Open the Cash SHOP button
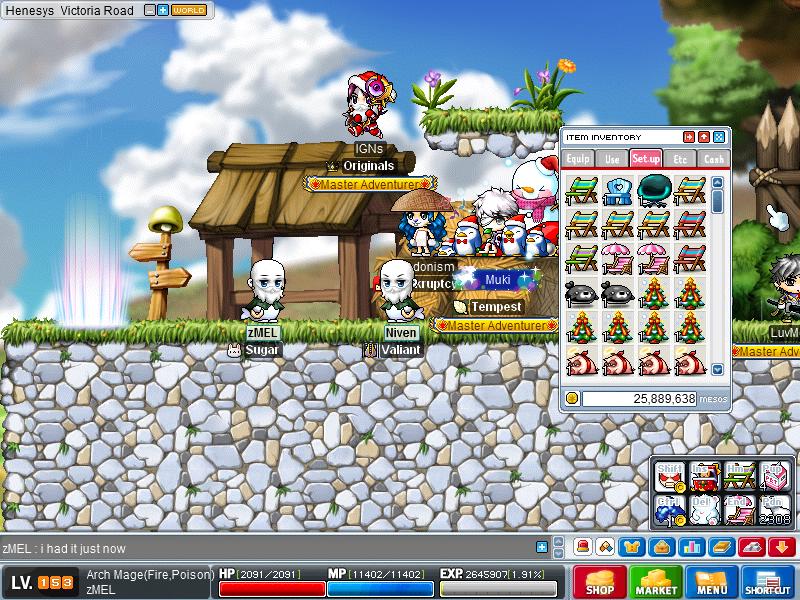 [599, 581]
